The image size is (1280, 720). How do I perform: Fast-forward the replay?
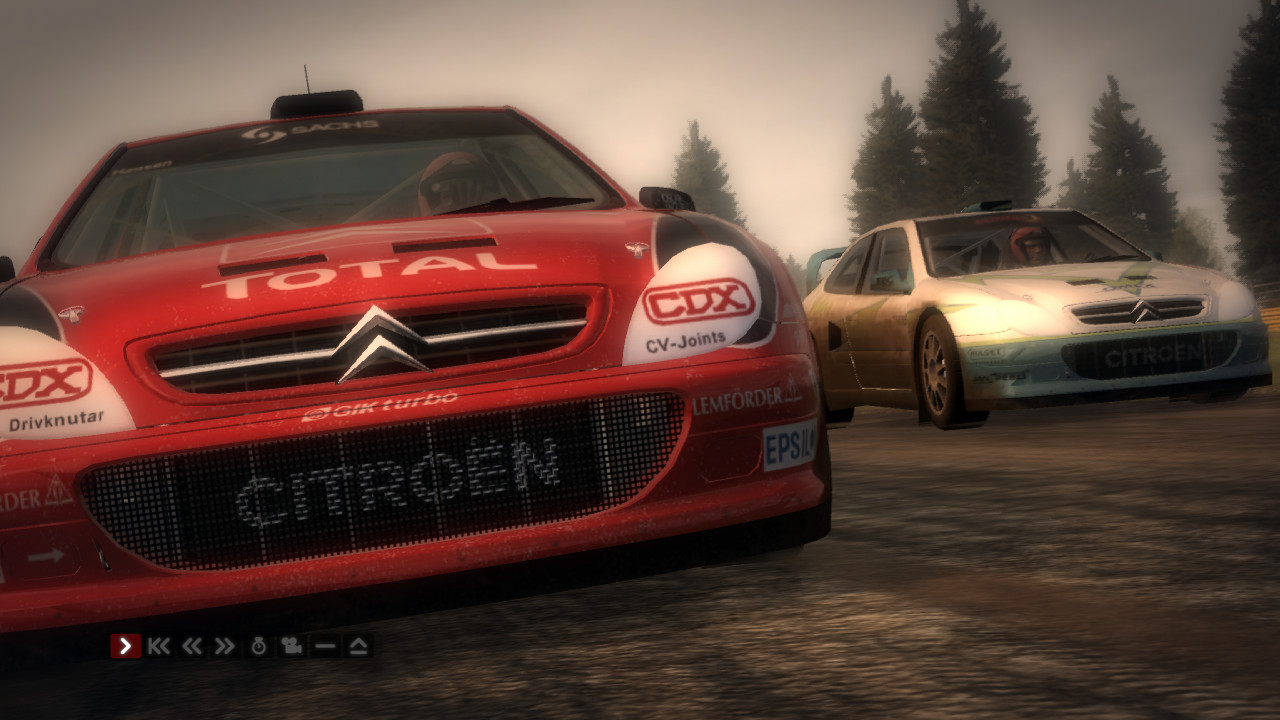point(223,645)
